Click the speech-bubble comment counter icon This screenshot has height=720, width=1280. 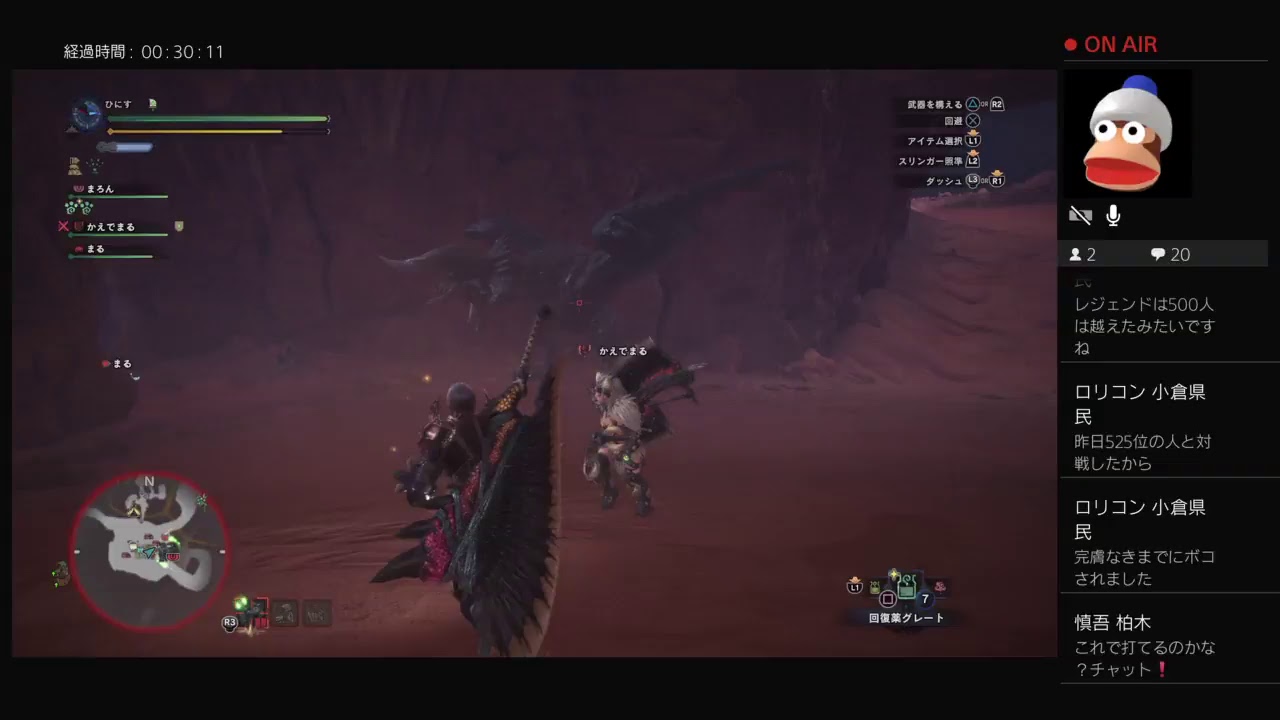point(1157,254)
